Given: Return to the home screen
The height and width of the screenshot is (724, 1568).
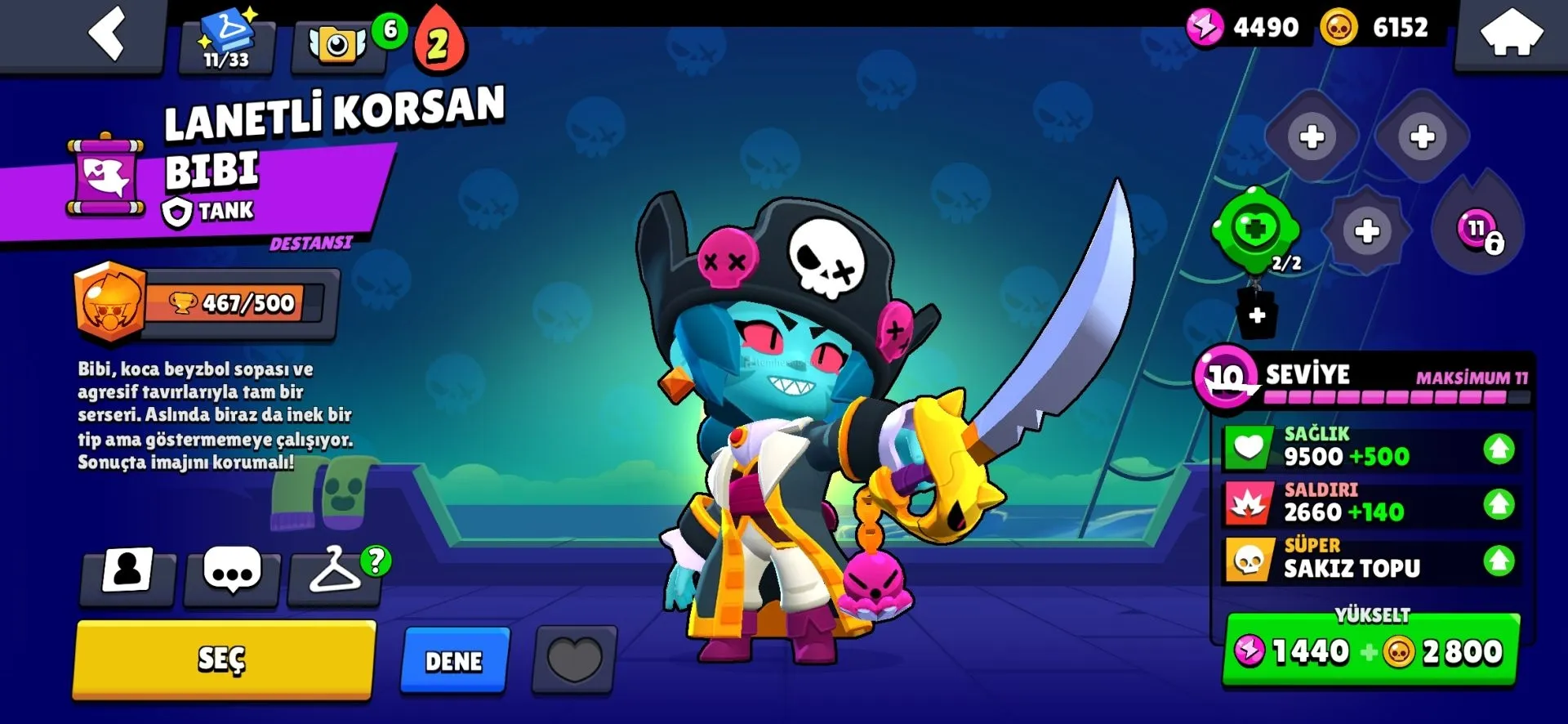Looking at the screenshot, I should click(x=1511, y=34).
